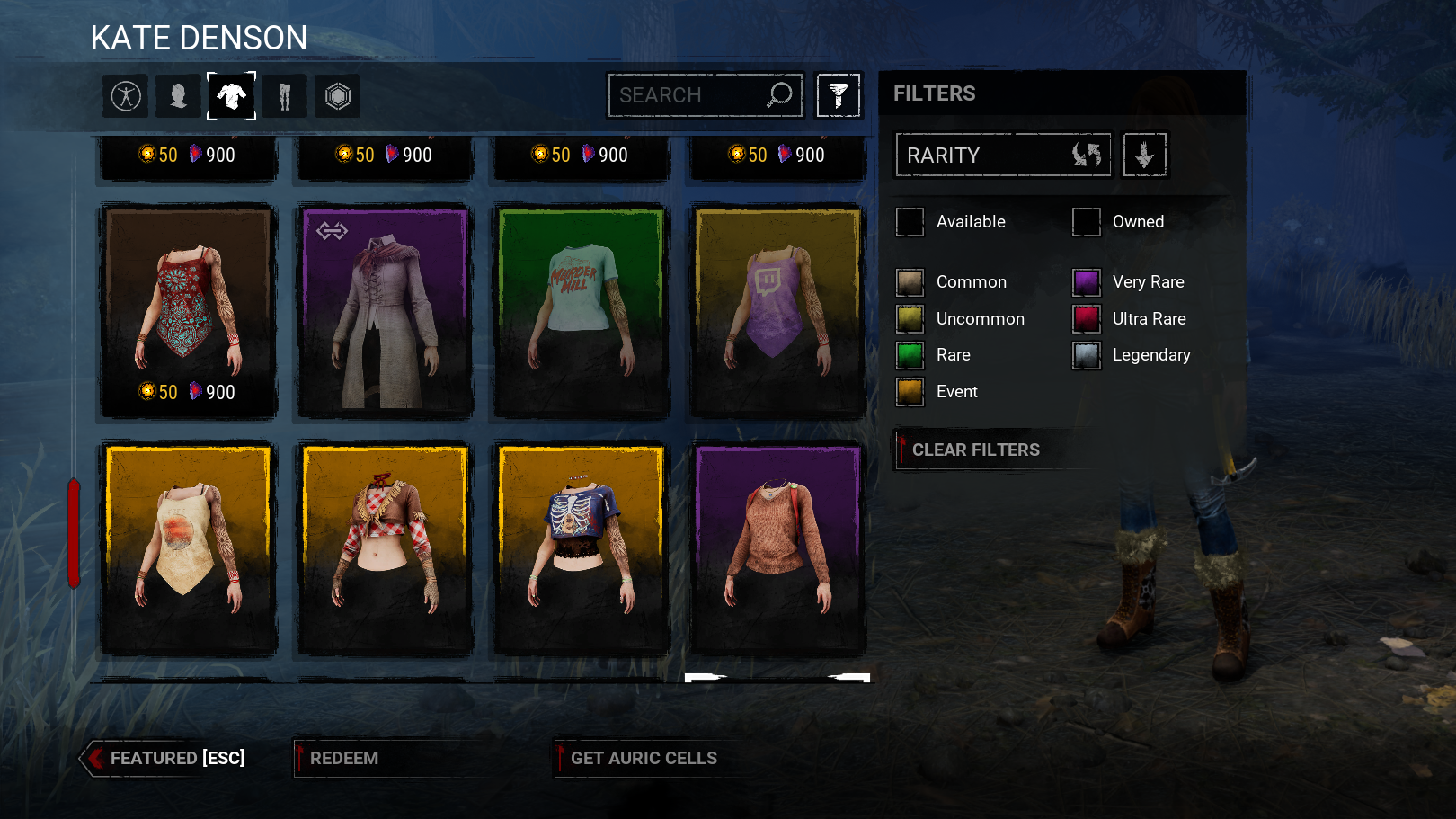Select the skeleton ribcage crop top
The width and height of the screenshot is (1456, 819).
point(582,548)
